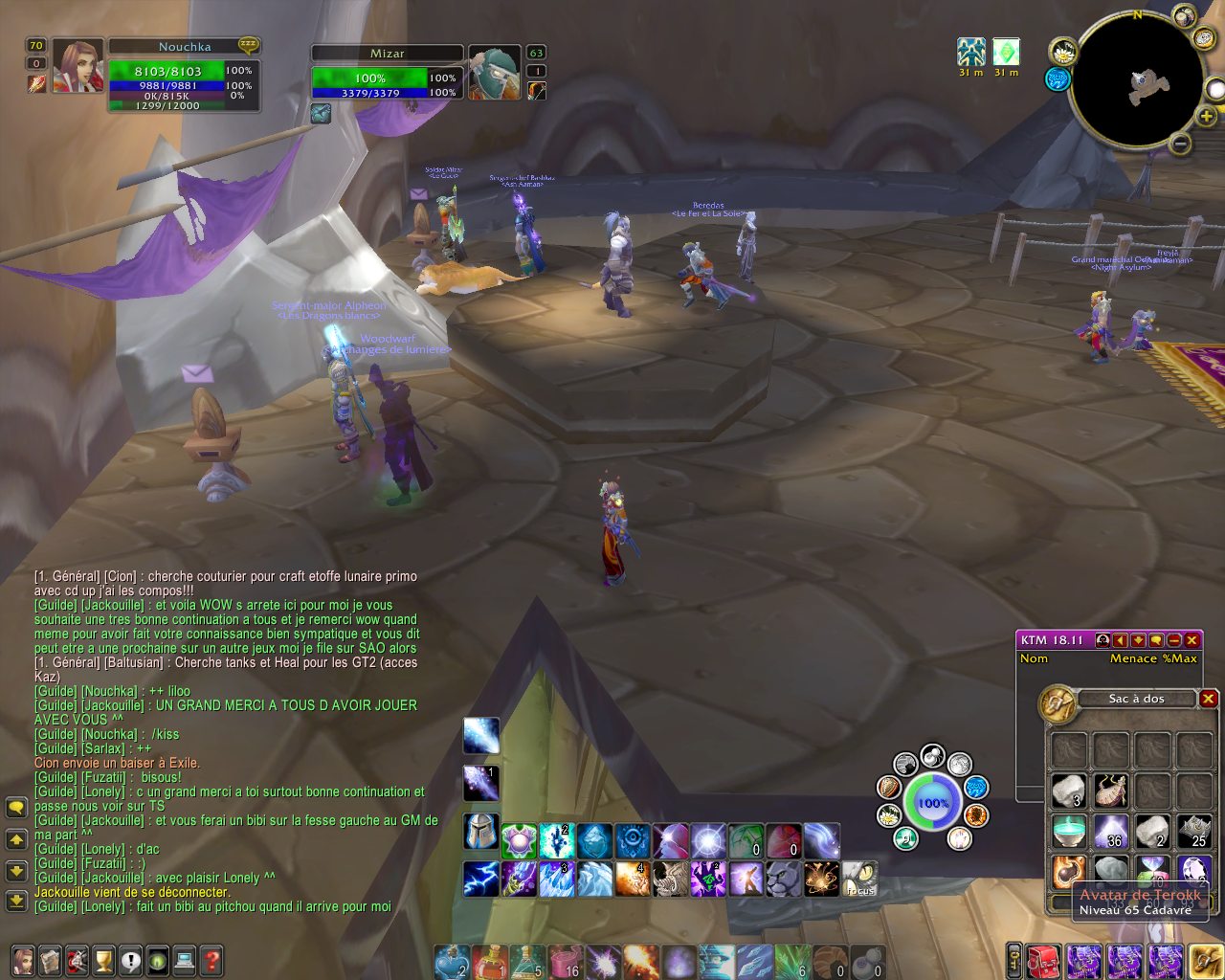Use the pink bandage stack of 16

click(x=566, y=961)
